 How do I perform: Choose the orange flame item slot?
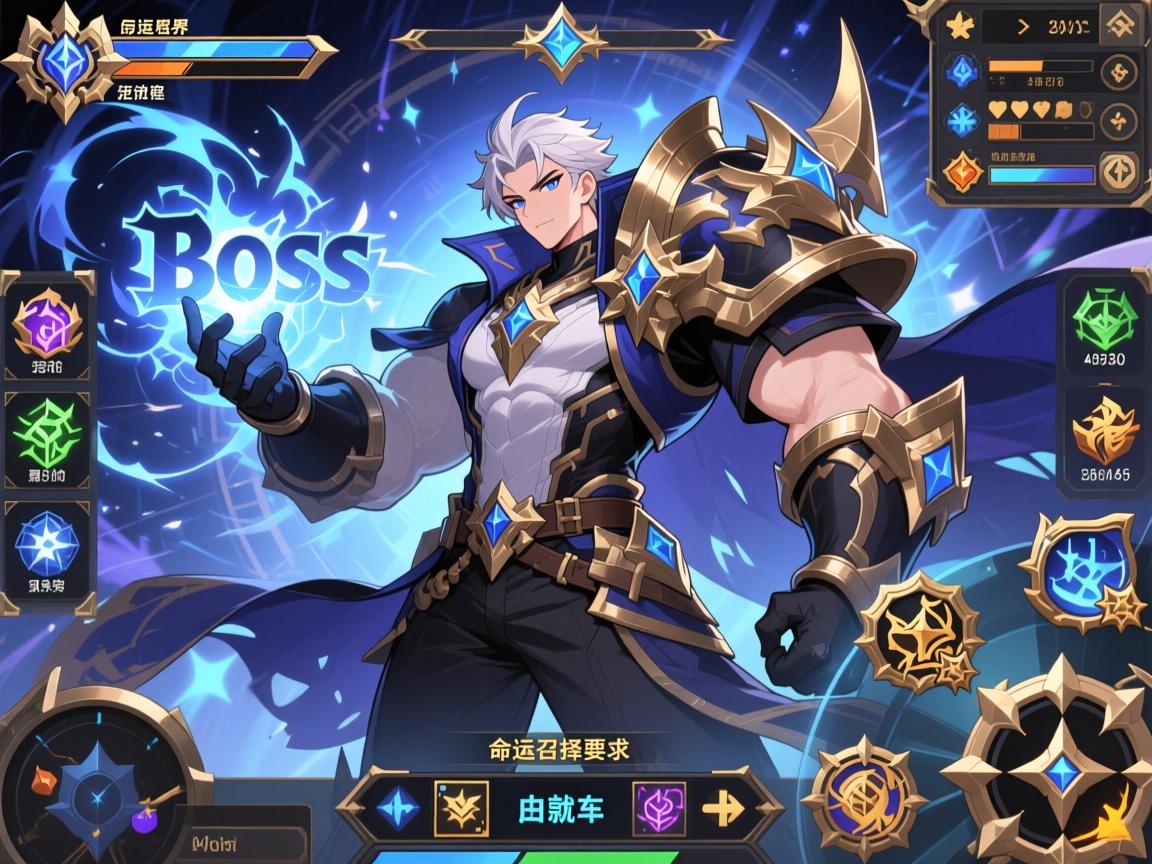point(1104,430)
